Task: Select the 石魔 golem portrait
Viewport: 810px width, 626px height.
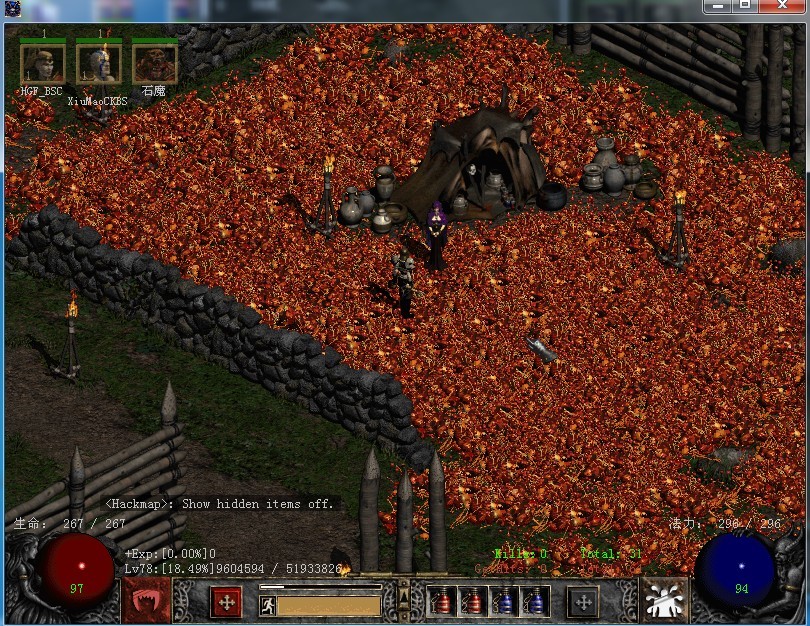Action: click(x=154, y=65)
